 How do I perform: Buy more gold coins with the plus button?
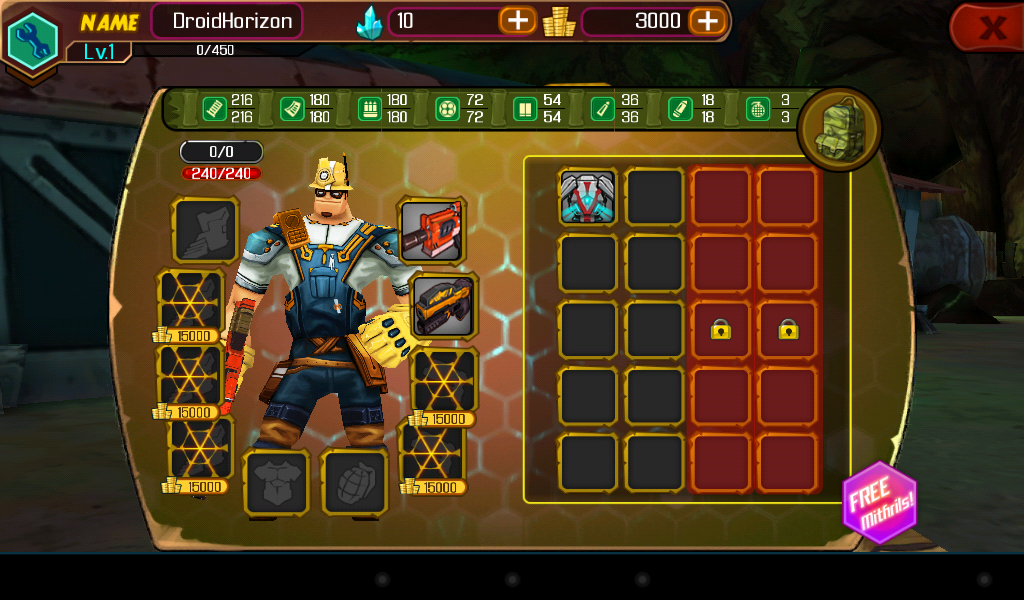pos(706,21)
